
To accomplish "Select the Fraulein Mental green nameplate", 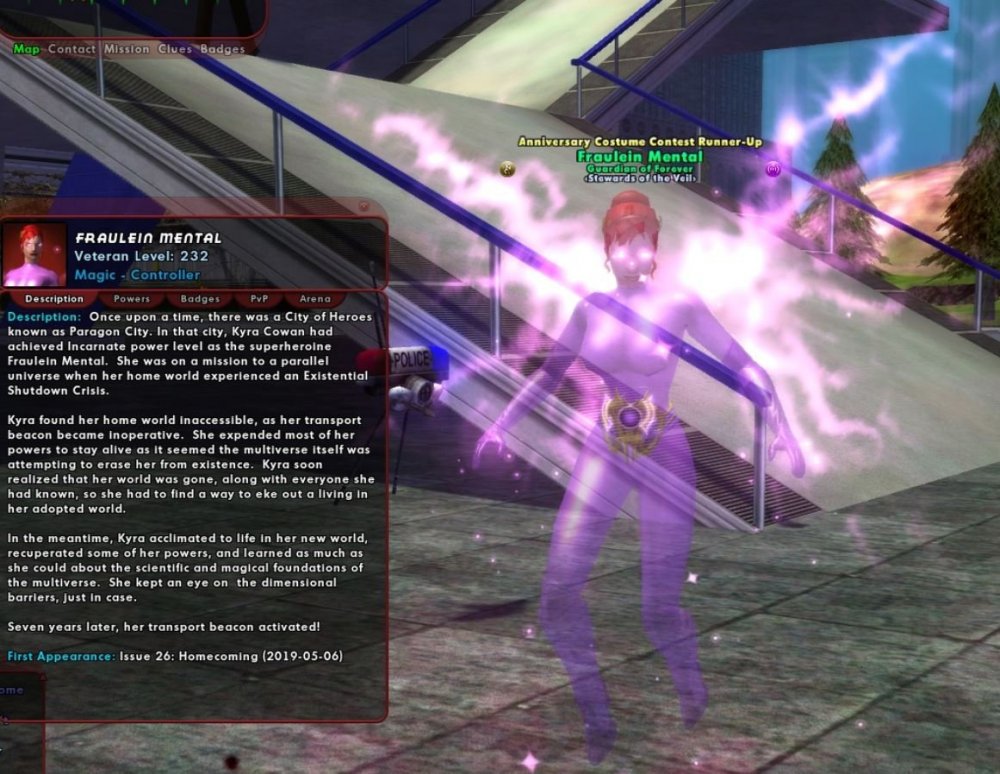I will pyautogui.click(x=639, y=156).
